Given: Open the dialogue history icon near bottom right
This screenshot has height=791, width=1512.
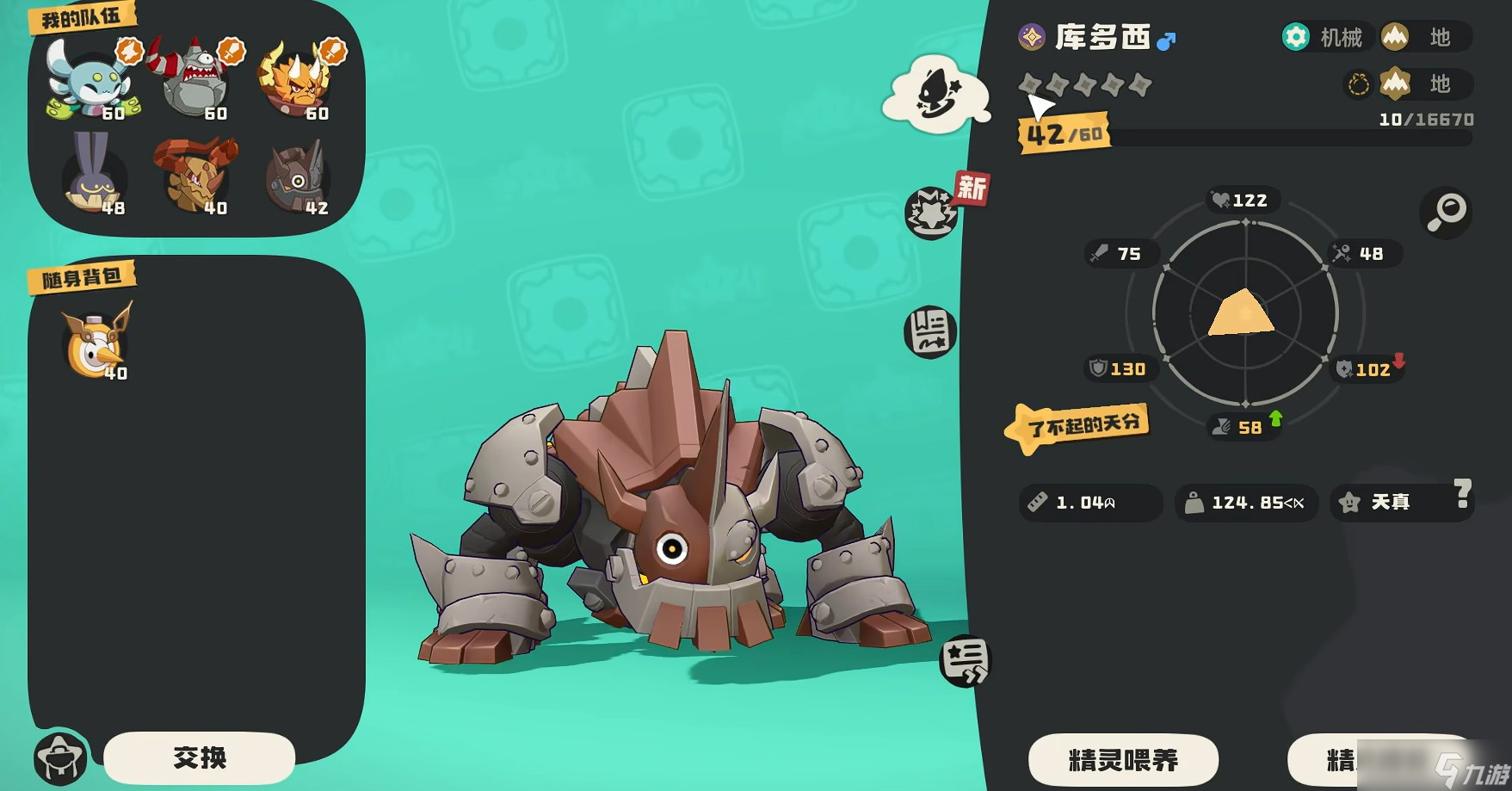Looking at the screenshot, I should coord(966,663).
